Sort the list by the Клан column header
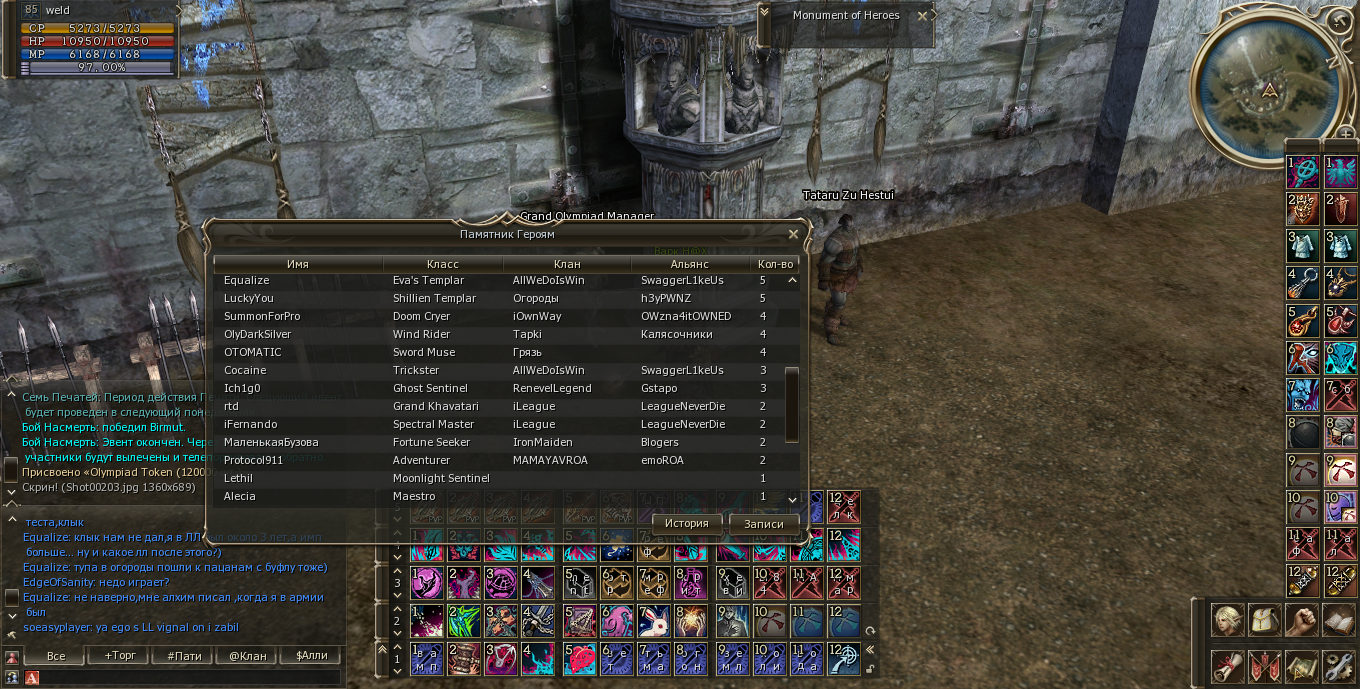 pos(566,264)
